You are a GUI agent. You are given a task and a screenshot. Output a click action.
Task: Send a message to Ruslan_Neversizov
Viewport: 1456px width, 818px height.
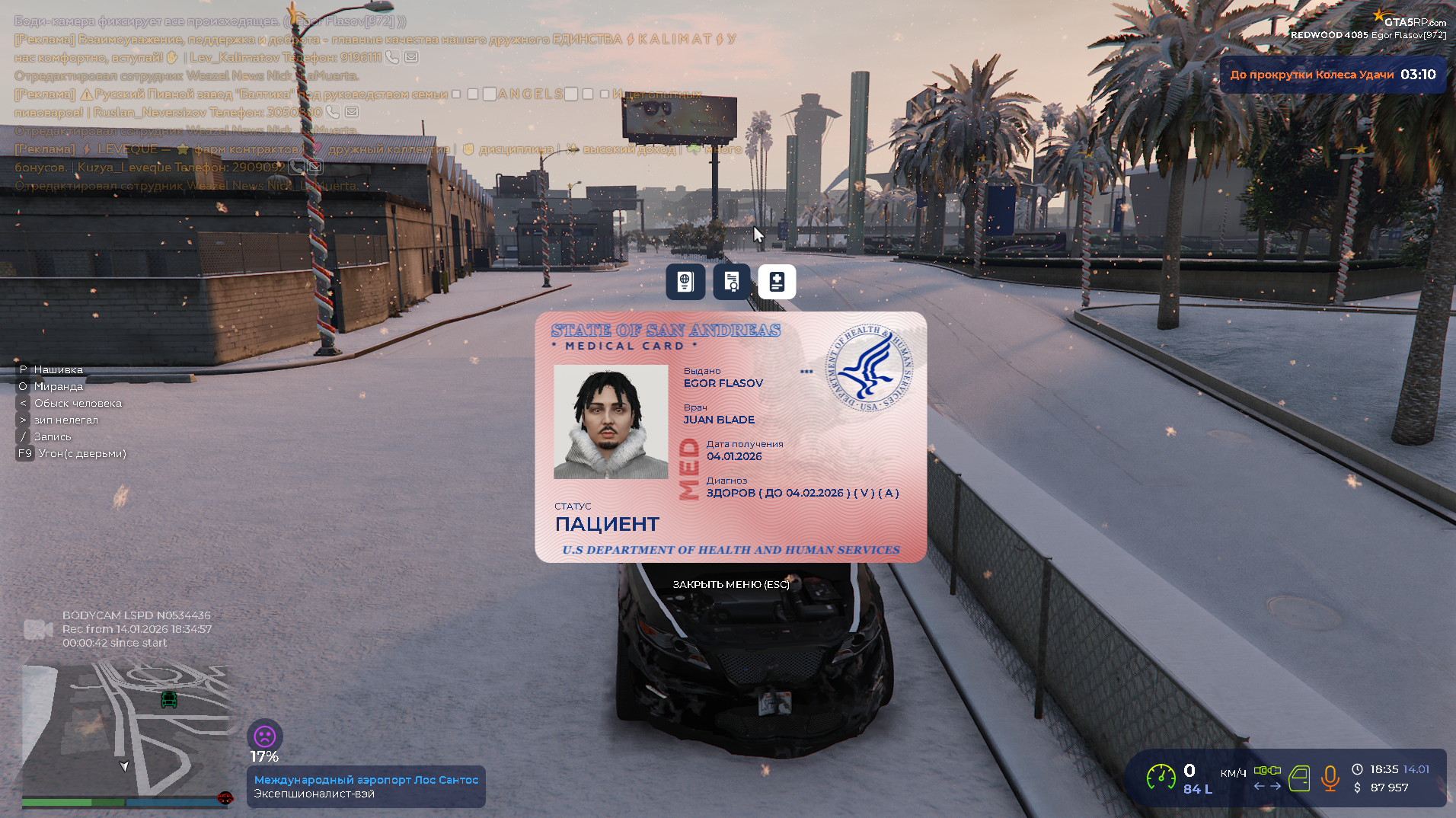coord(352,112)
